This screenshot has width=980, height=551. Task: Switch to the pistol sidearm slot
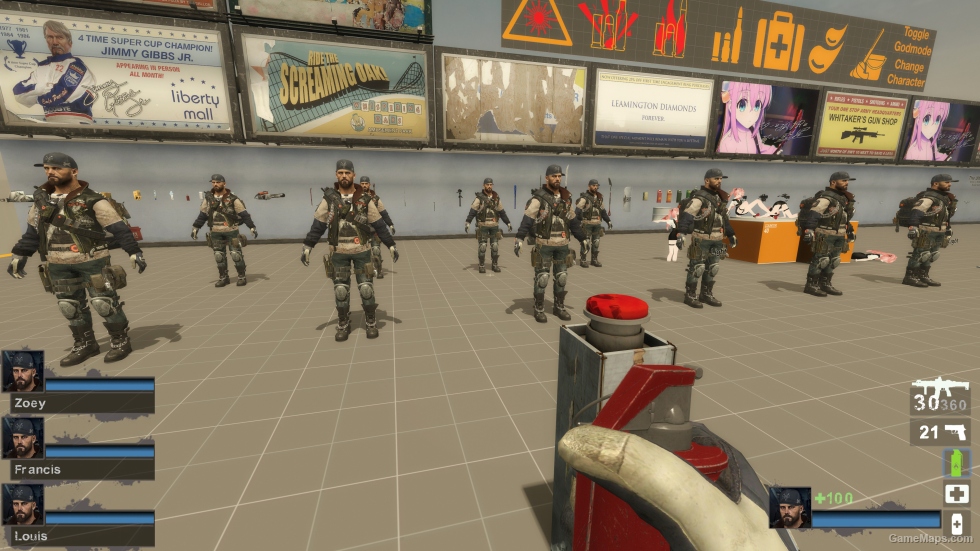[940, 432]
